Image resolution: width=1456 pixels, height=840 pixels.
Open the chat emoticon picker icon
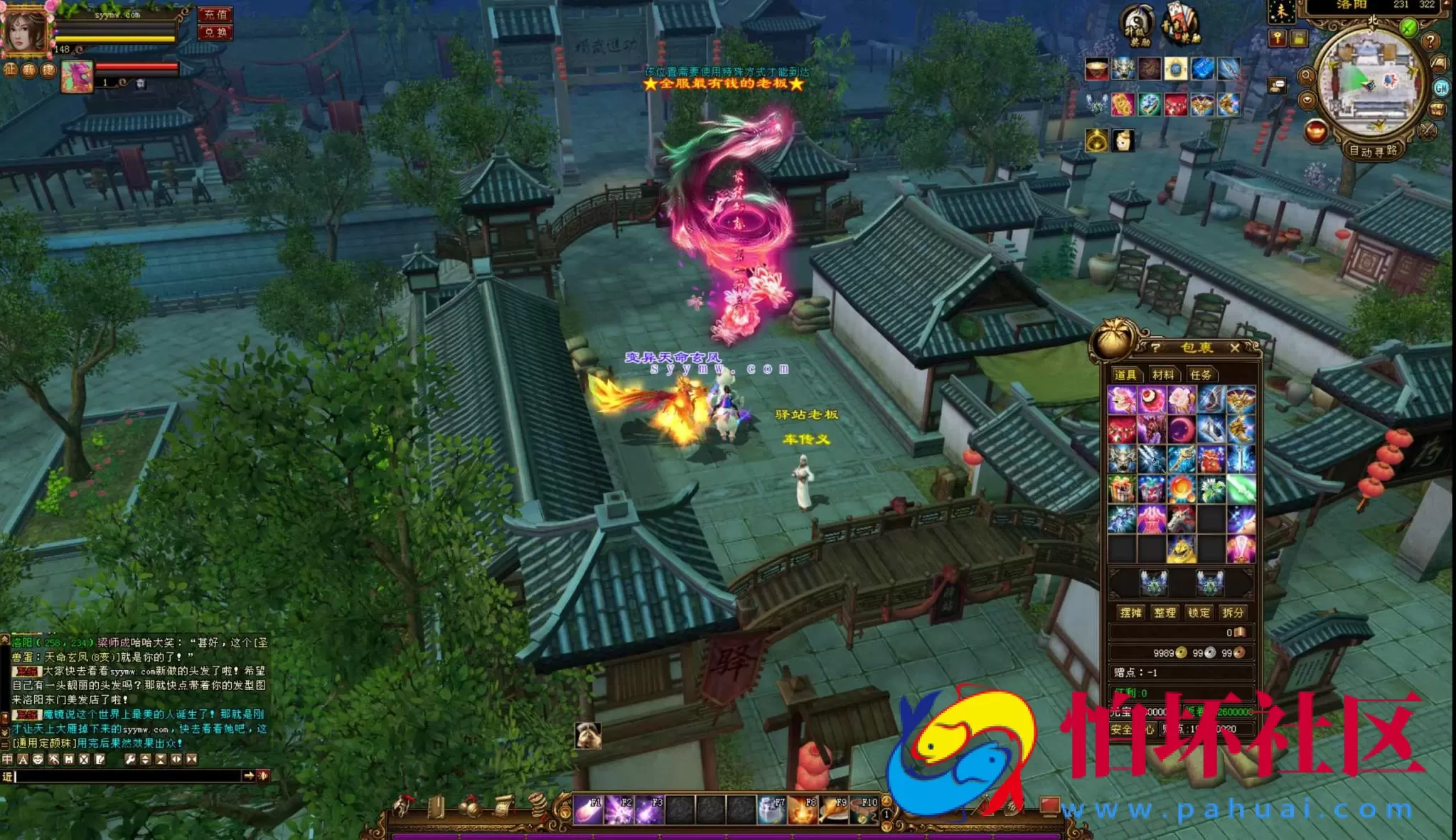pyautogui.click(x=40, y=760)
